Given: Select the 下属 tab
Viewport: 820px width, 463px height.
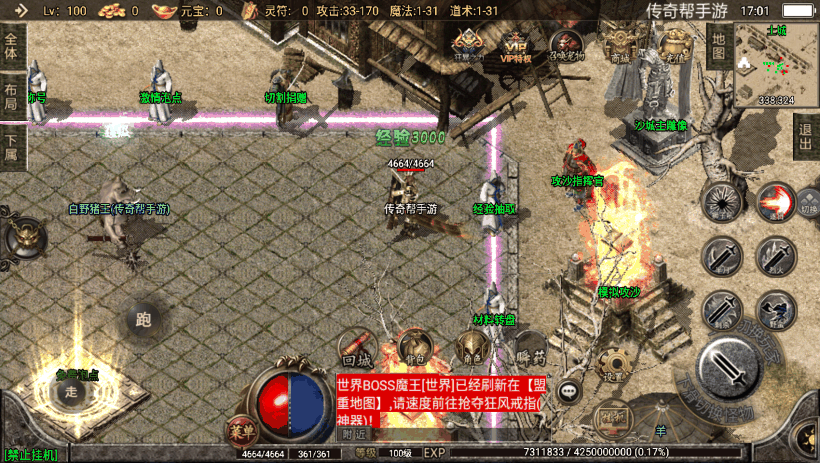Looking at the screenshot, I should point(12,147).
